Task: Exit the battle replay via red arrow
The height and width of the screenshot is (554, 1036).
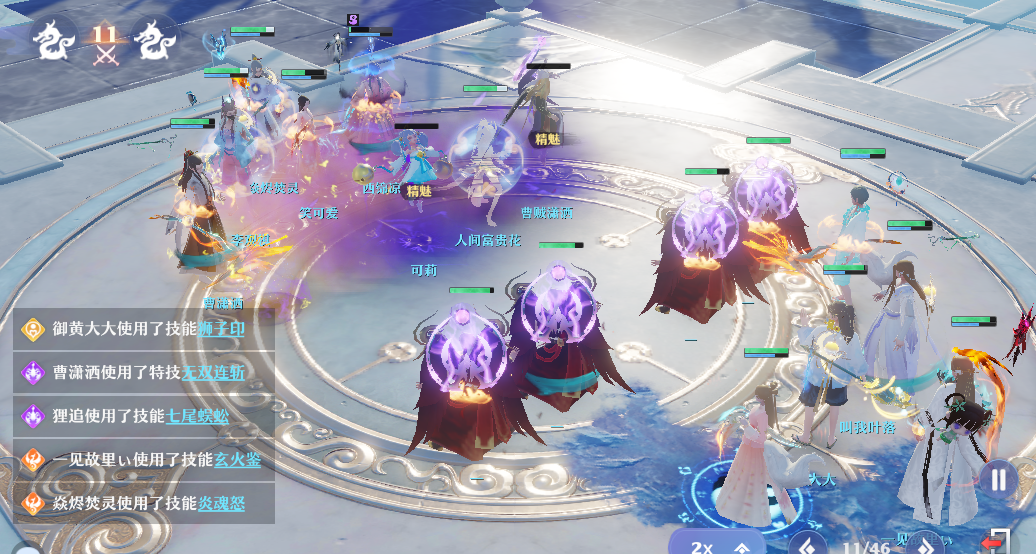Action: coord(995,541)
